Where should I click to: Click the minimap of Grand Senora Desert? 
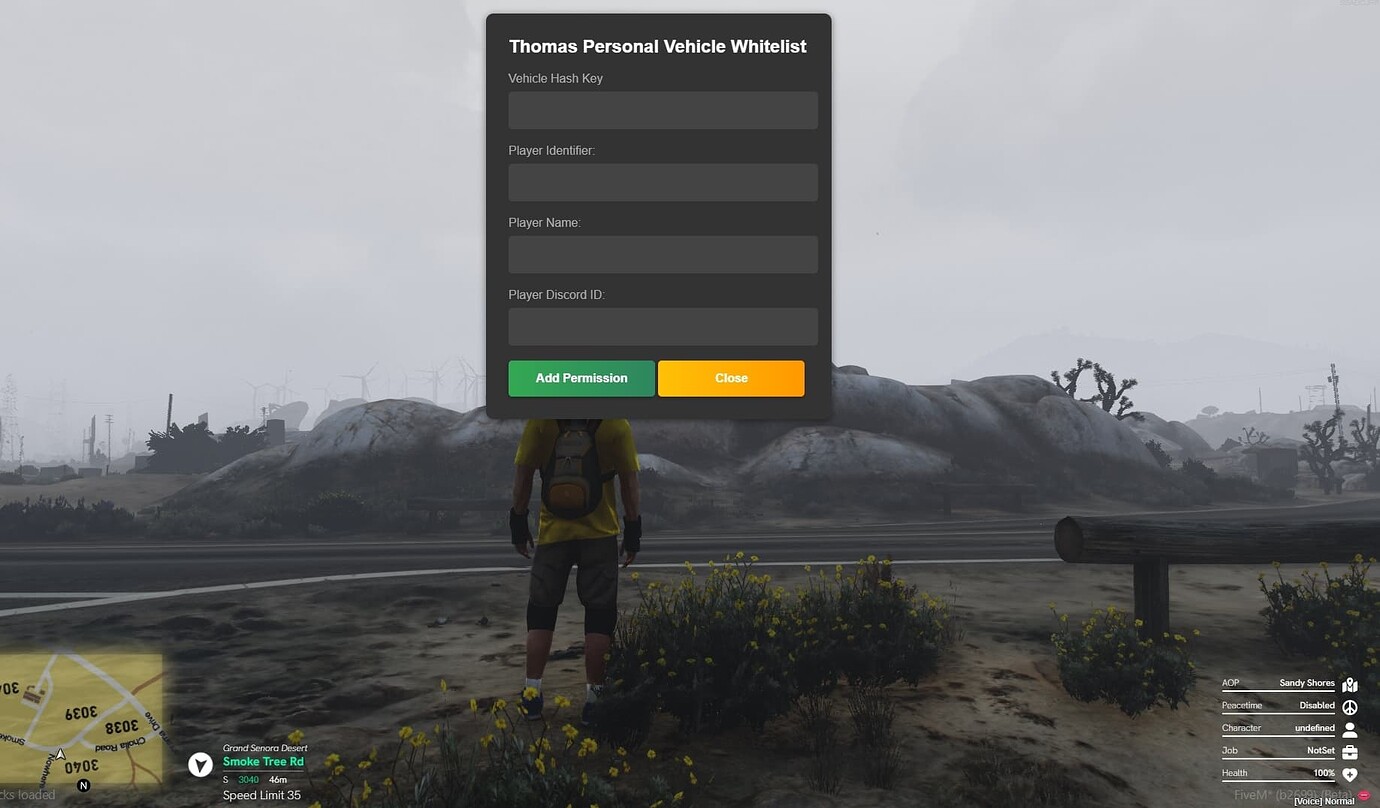pos(80,720)
